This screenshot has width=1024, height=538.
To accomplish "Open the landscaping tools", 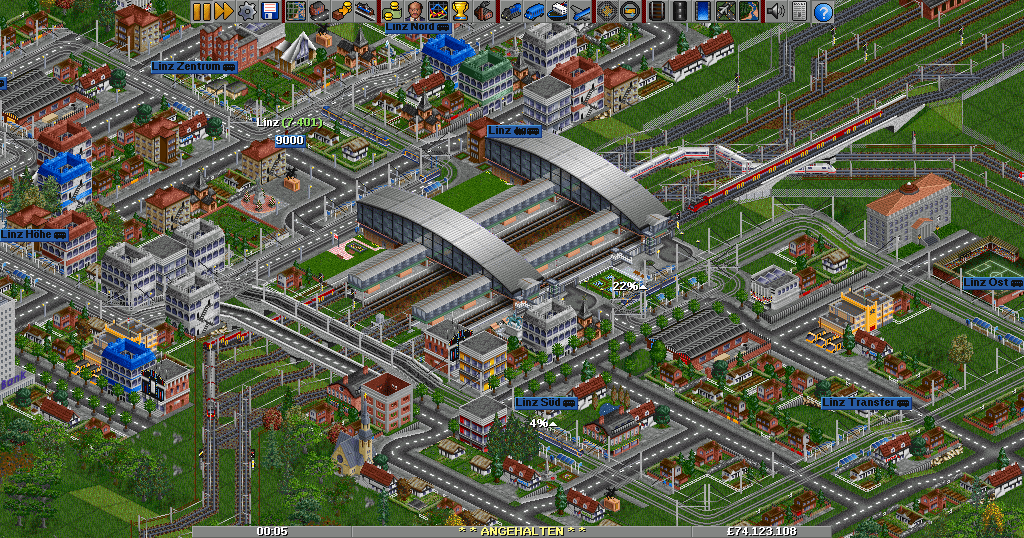I will (x=748, y=11).
